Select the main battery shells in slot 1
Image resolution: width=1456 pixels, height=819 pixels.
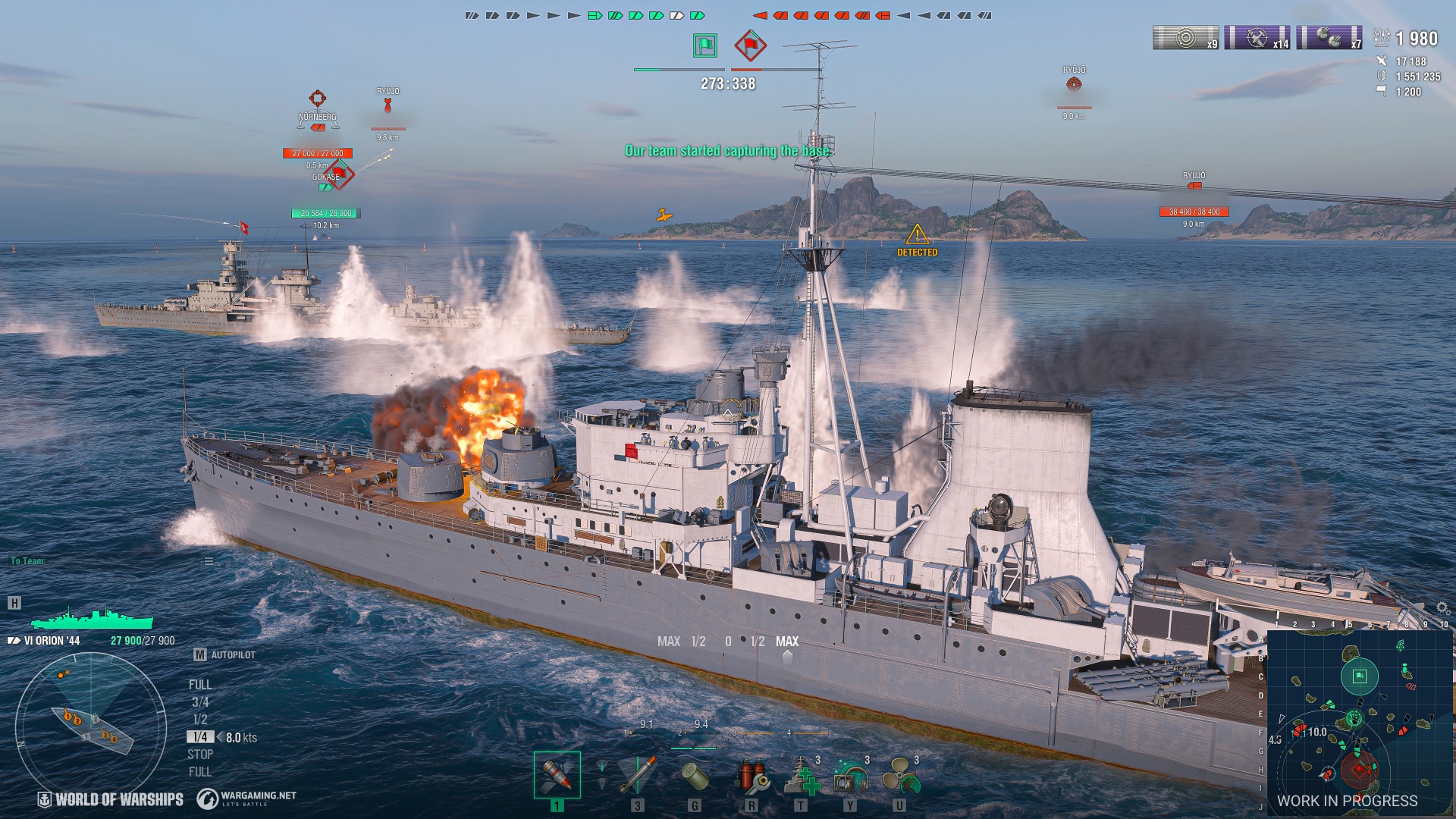pyautogui.click(x=557, y=776)
